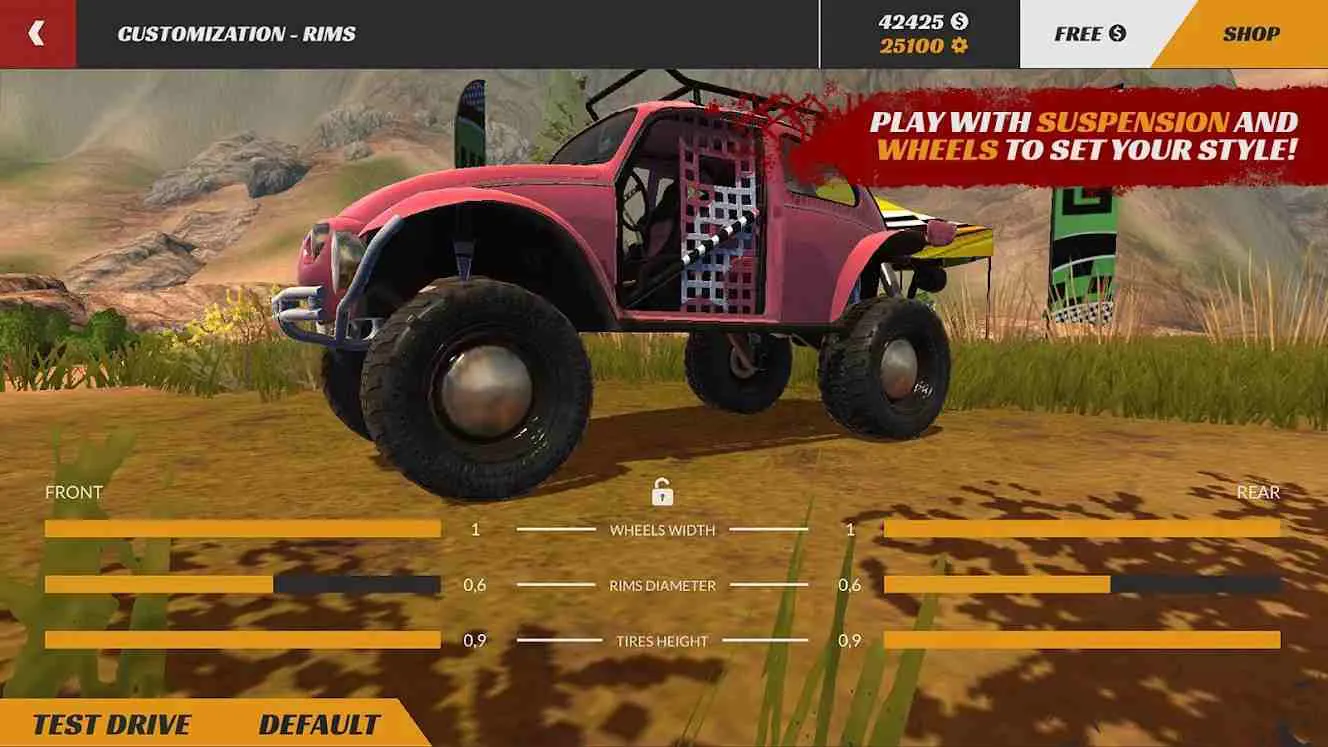Adjust the front WHEELS WIDTH slider
Screen dimensions: 1328x747
point(240,527)
